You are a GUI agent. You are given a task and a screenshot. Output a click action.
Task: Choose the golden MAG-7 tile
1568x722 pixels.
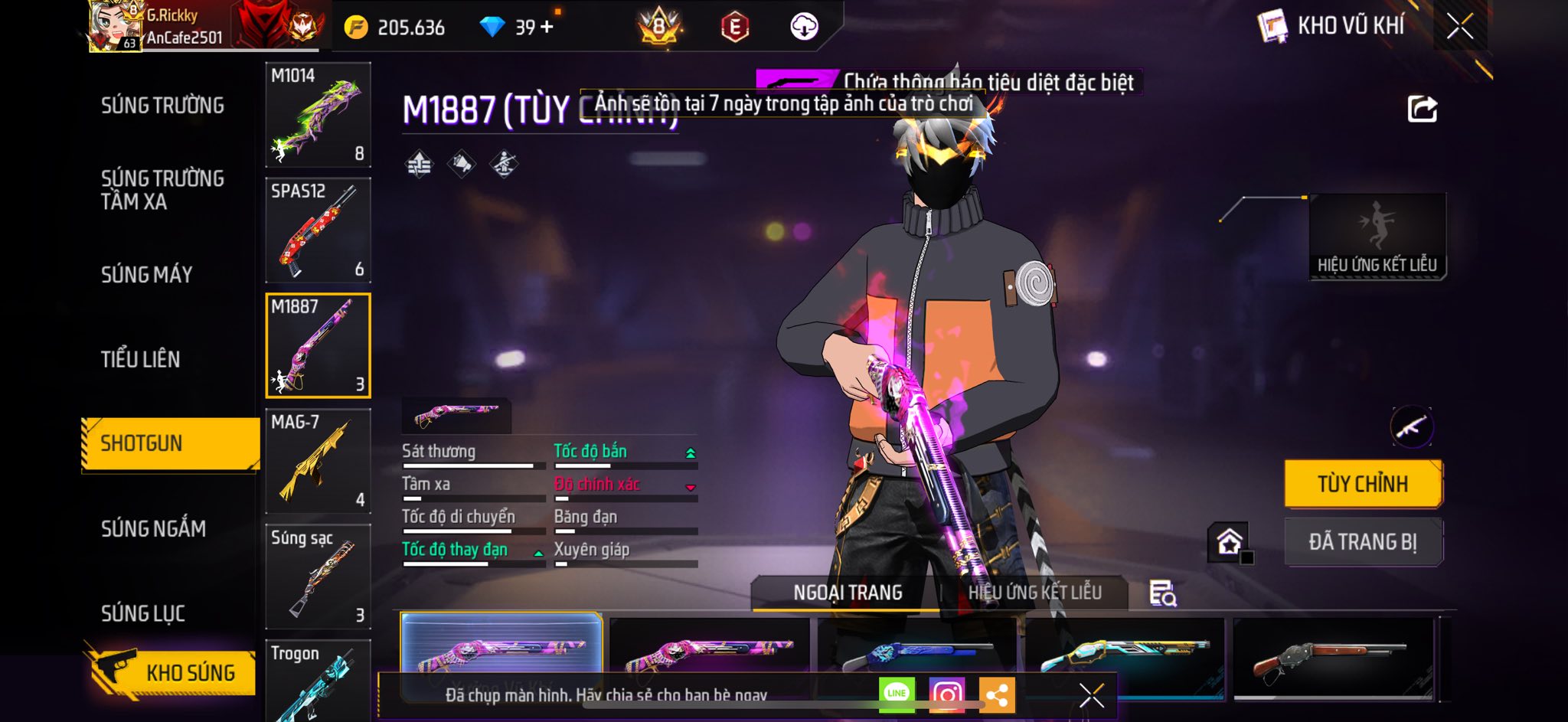point(318,461)
